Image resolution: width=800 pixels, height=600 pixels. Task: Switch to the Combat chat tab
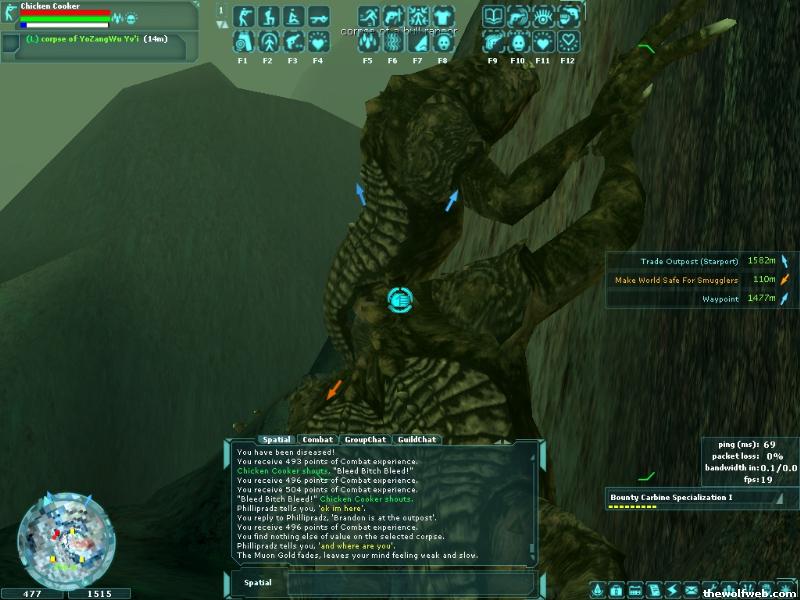point(318,439)
